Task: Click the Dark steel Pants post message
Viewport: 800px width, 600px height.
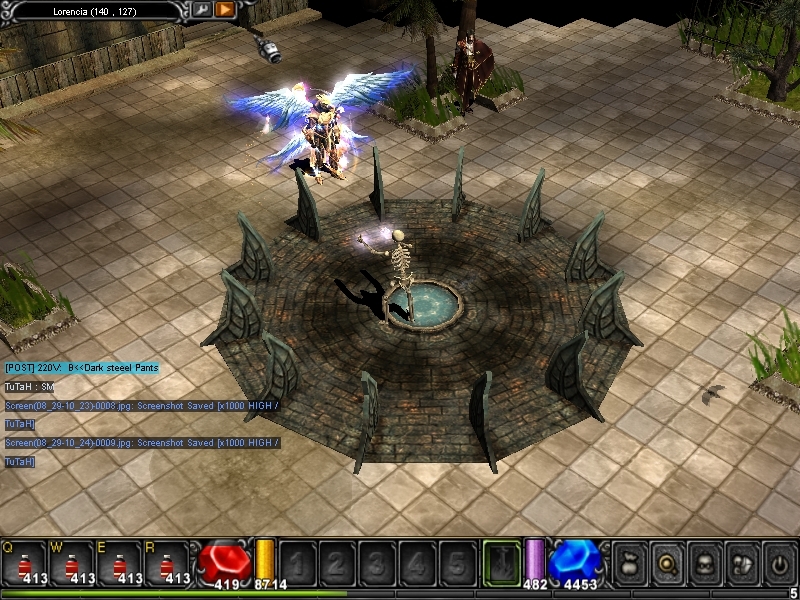Action: pyautogui.click(x=81, y=368)
